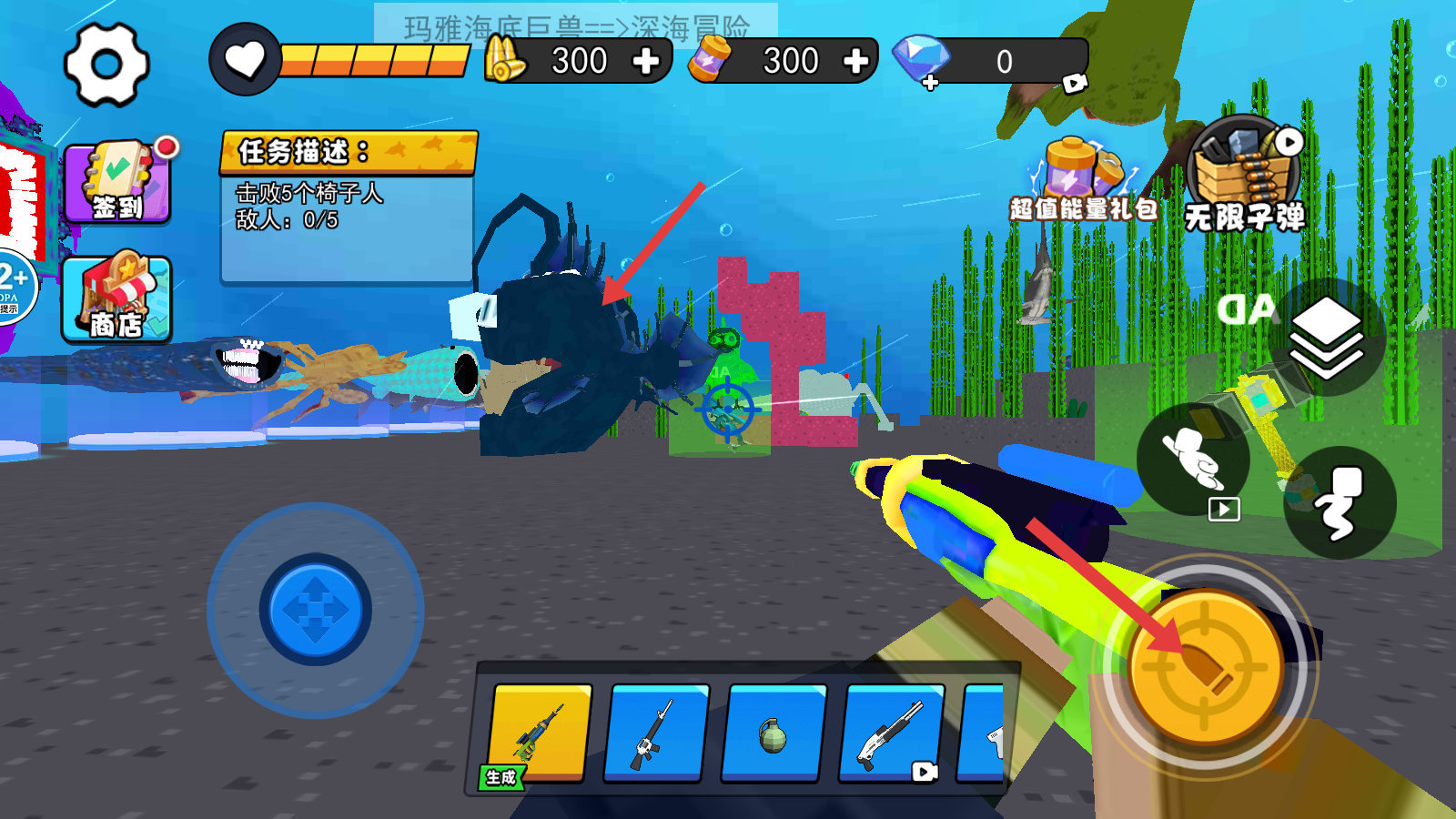
Task: Click the 任务描述 mission description panel
Action: 348,207
